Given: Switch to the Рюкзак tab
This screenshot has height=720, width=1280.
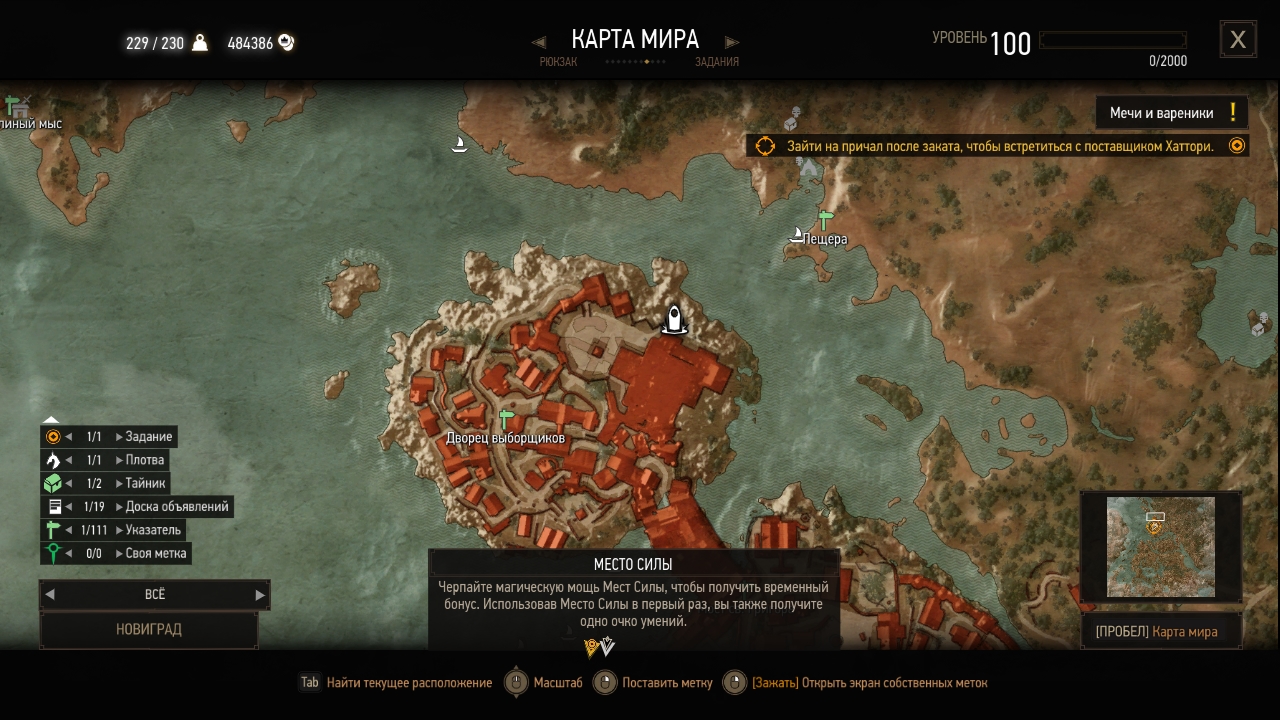Looking at the screenshot, I should (x=558, y=61).
